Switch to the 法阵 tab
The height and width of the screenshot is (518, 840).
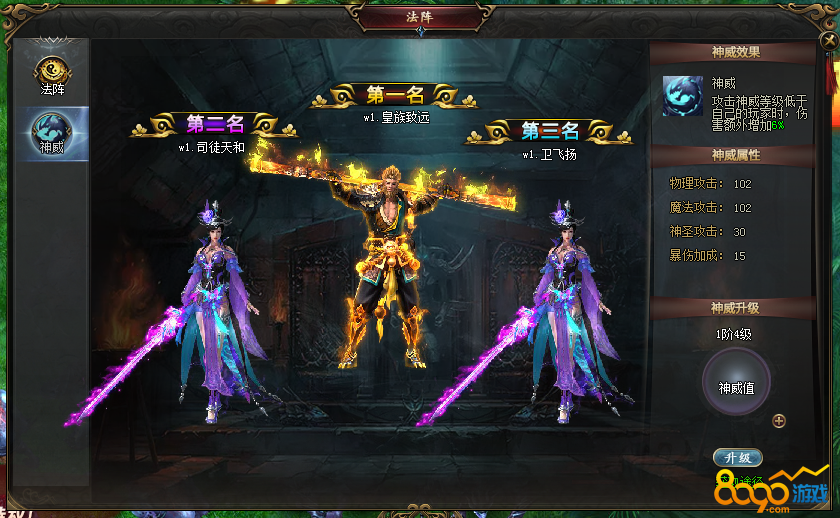pyautogui.click(x=51, y=73)
